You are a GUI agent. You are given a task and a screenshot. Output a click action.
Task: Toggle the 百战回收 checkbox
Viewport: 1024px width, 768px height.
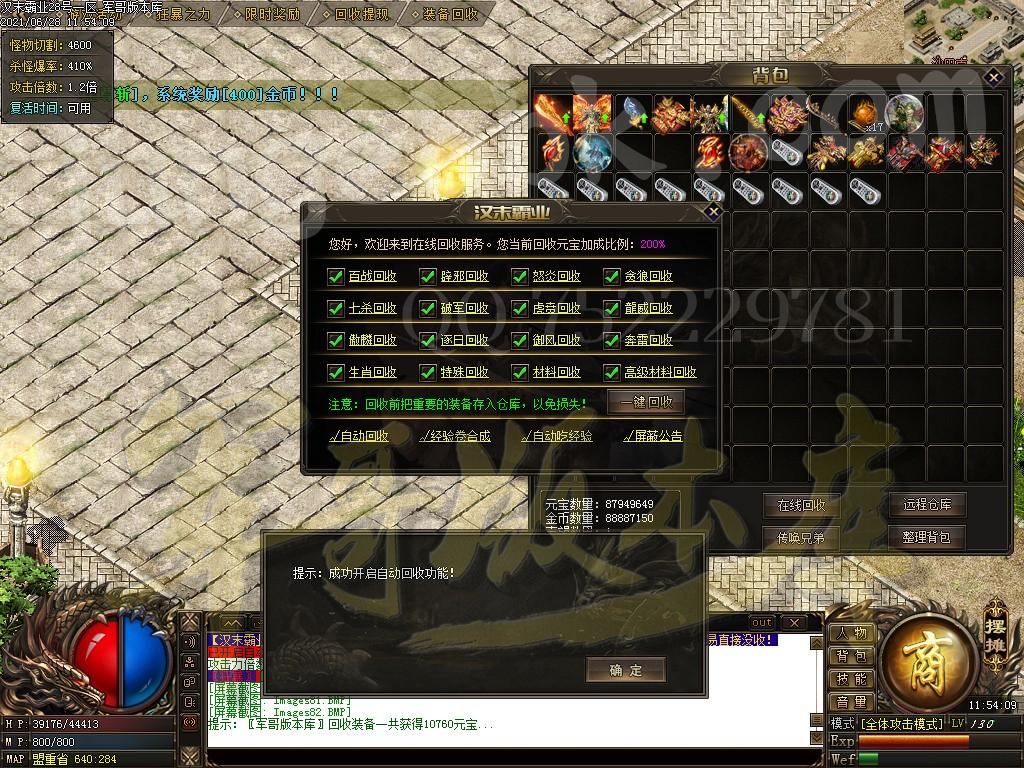tap(336, 276)
